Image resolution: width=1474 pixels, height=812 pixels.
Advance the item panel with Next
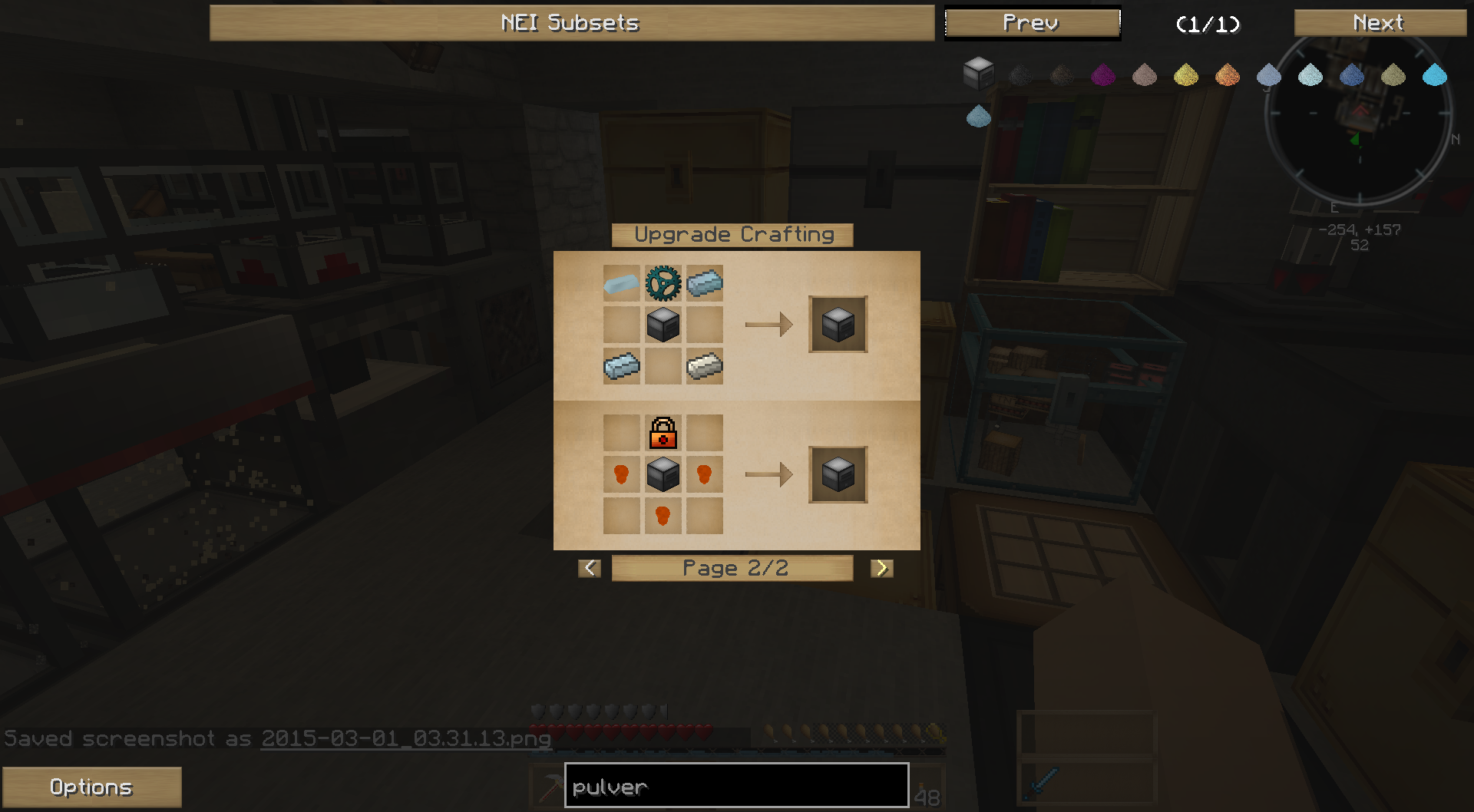point(1379,23)
